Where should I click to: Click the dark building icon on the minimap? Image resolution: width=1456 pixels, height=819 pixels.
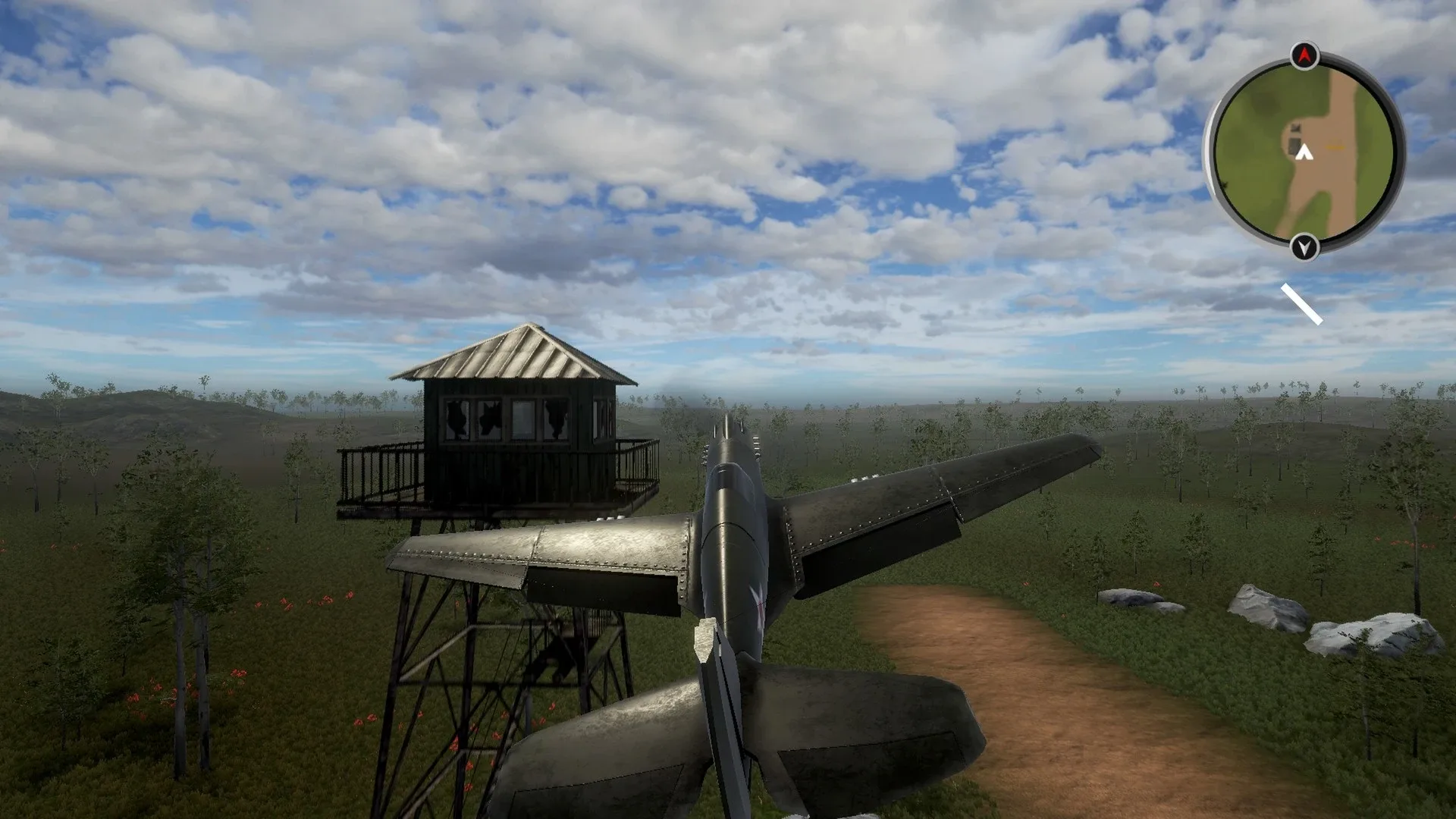coord(1294,140)
